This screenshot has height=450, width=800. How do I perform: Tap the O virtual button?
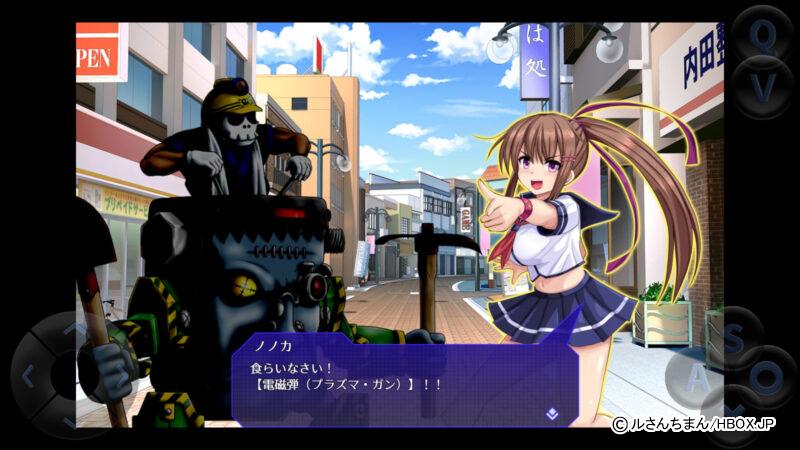pyautogui.click(x=767, y=377)
